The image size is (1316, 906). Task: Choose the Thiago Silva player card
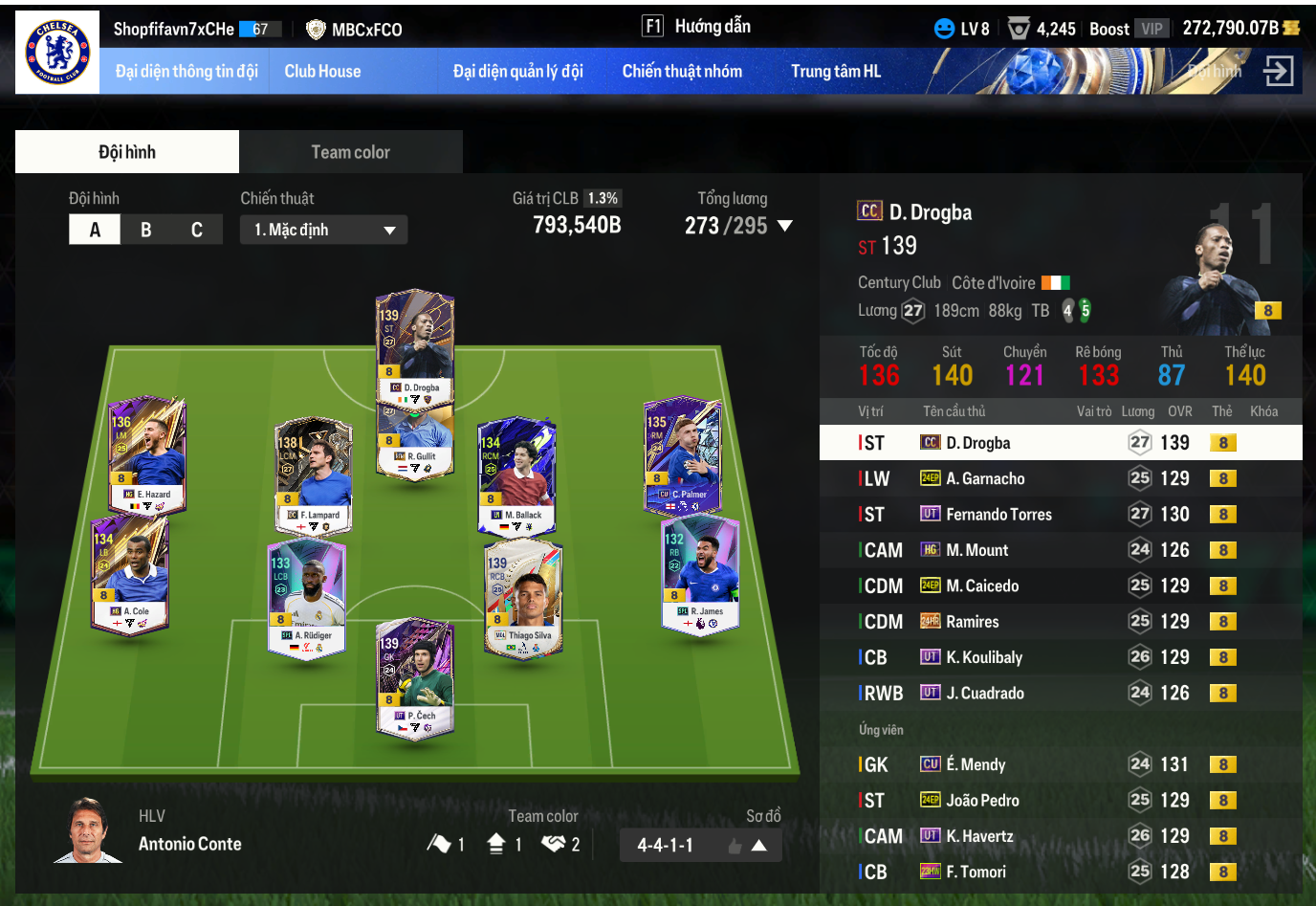pos(523,598)
